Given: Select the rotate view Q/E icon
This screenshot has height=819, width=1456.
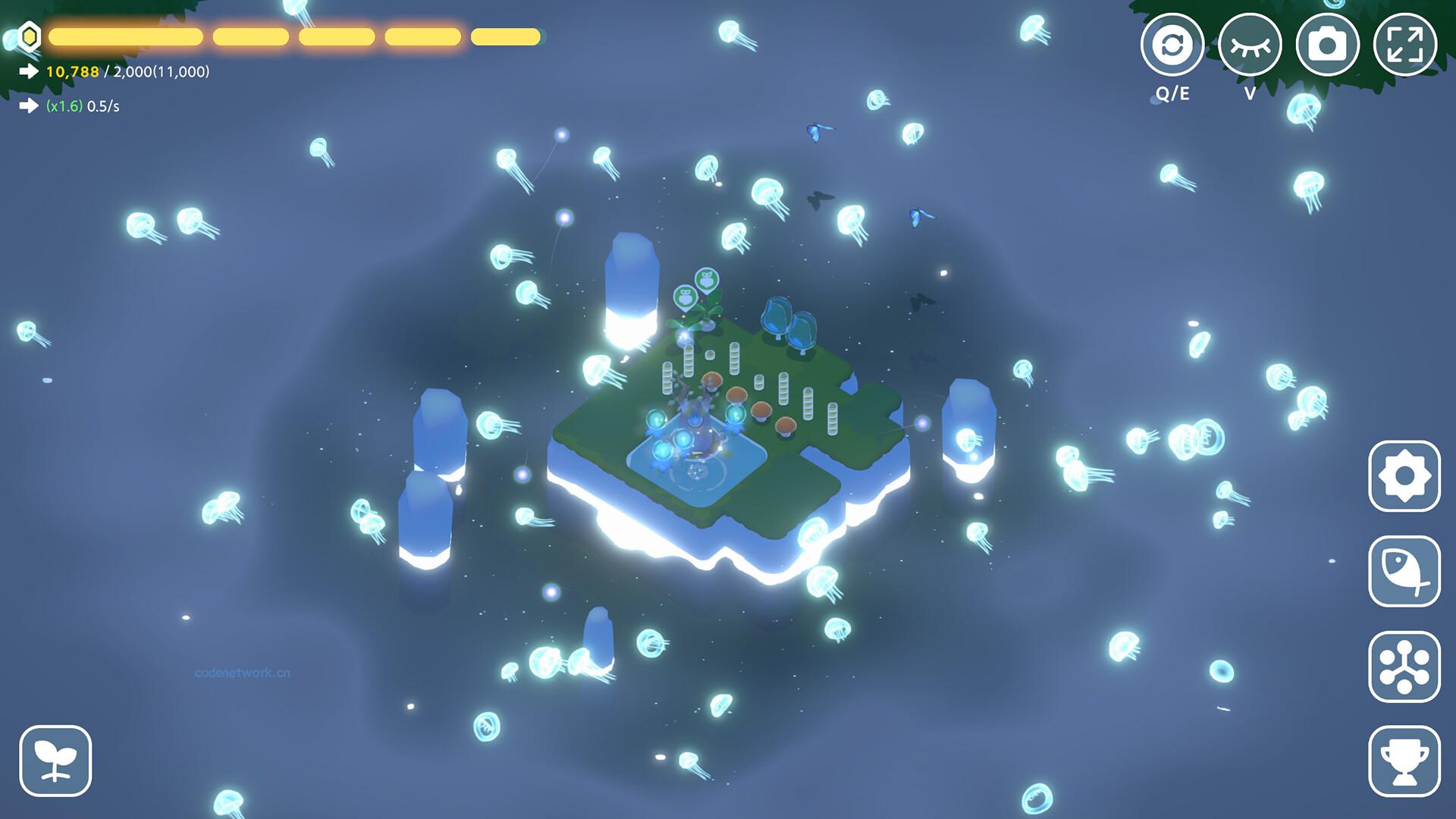Looking at the screenshot, I should (x=1172, y=43).
